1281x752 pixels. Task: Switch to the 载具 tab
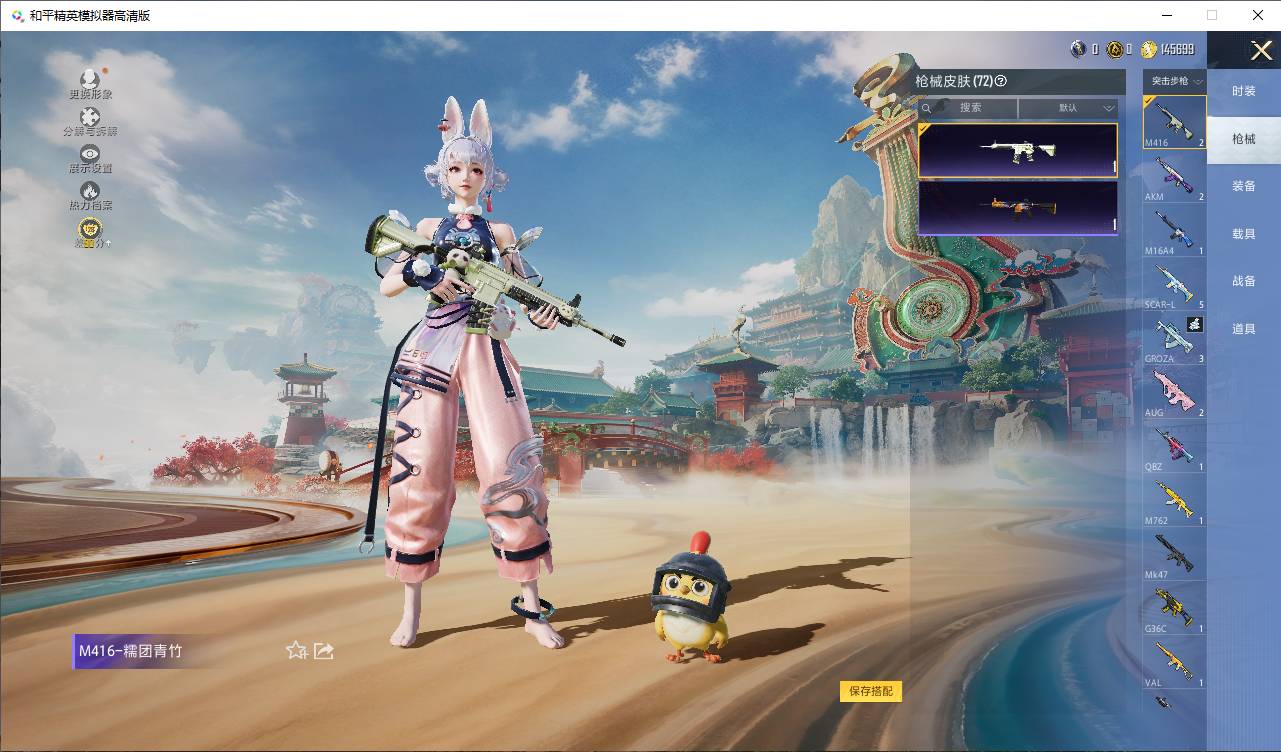pyautogui.click(x=1243, y=234)
